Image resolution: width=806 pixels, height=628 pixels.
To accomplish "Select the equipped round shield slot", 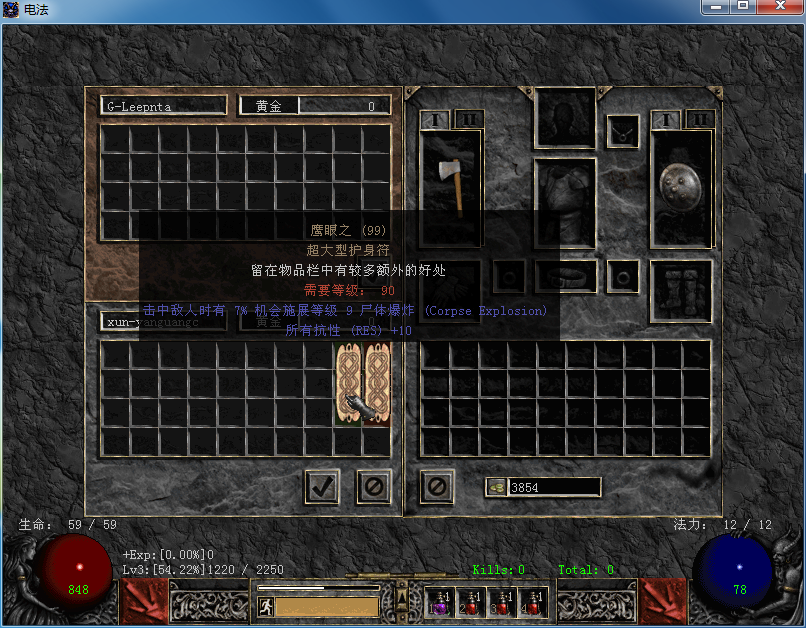I will click(x=681, y=187).
